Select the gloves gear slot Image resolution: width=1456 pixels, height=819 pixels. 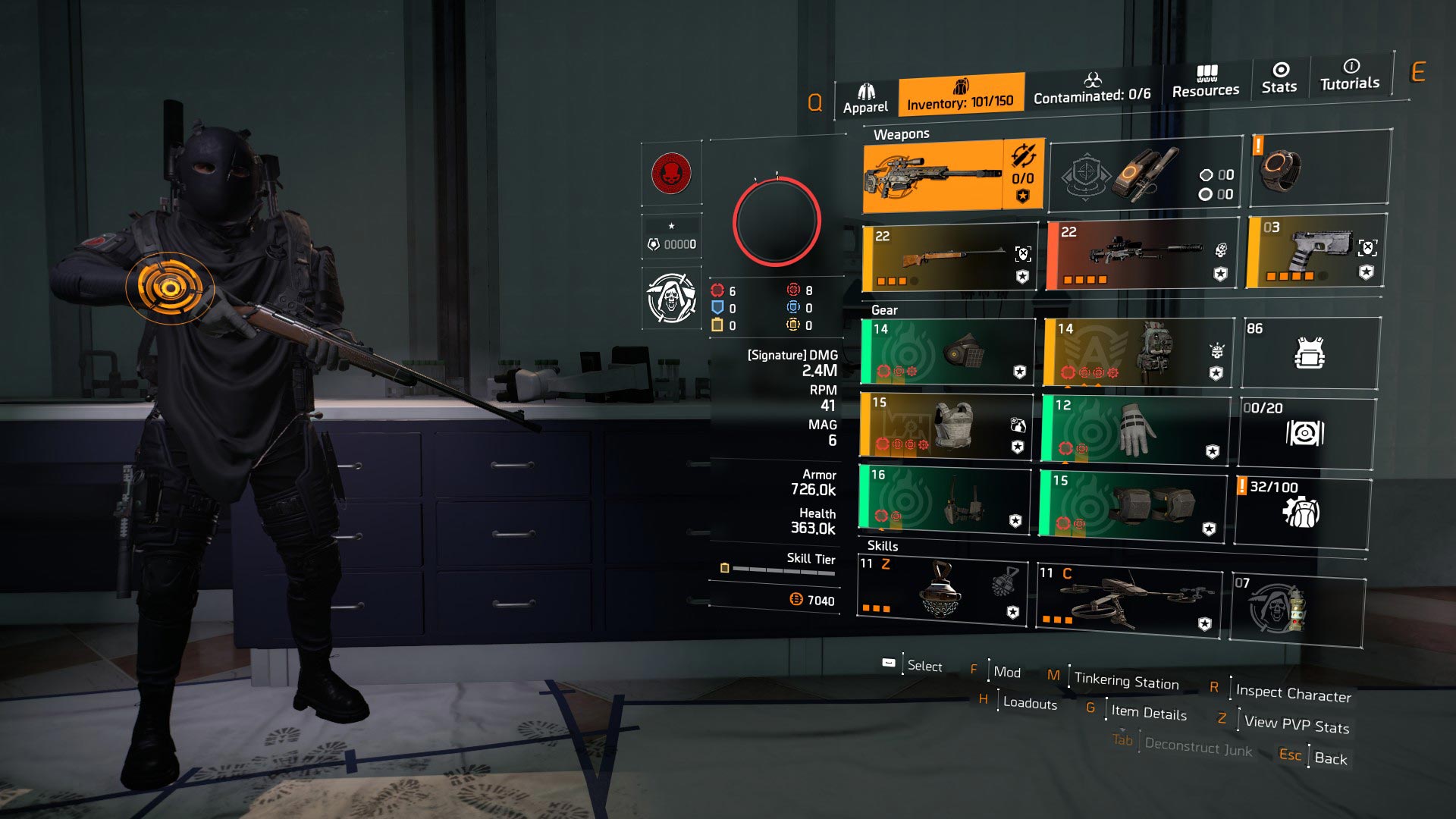pos(1135,429)
